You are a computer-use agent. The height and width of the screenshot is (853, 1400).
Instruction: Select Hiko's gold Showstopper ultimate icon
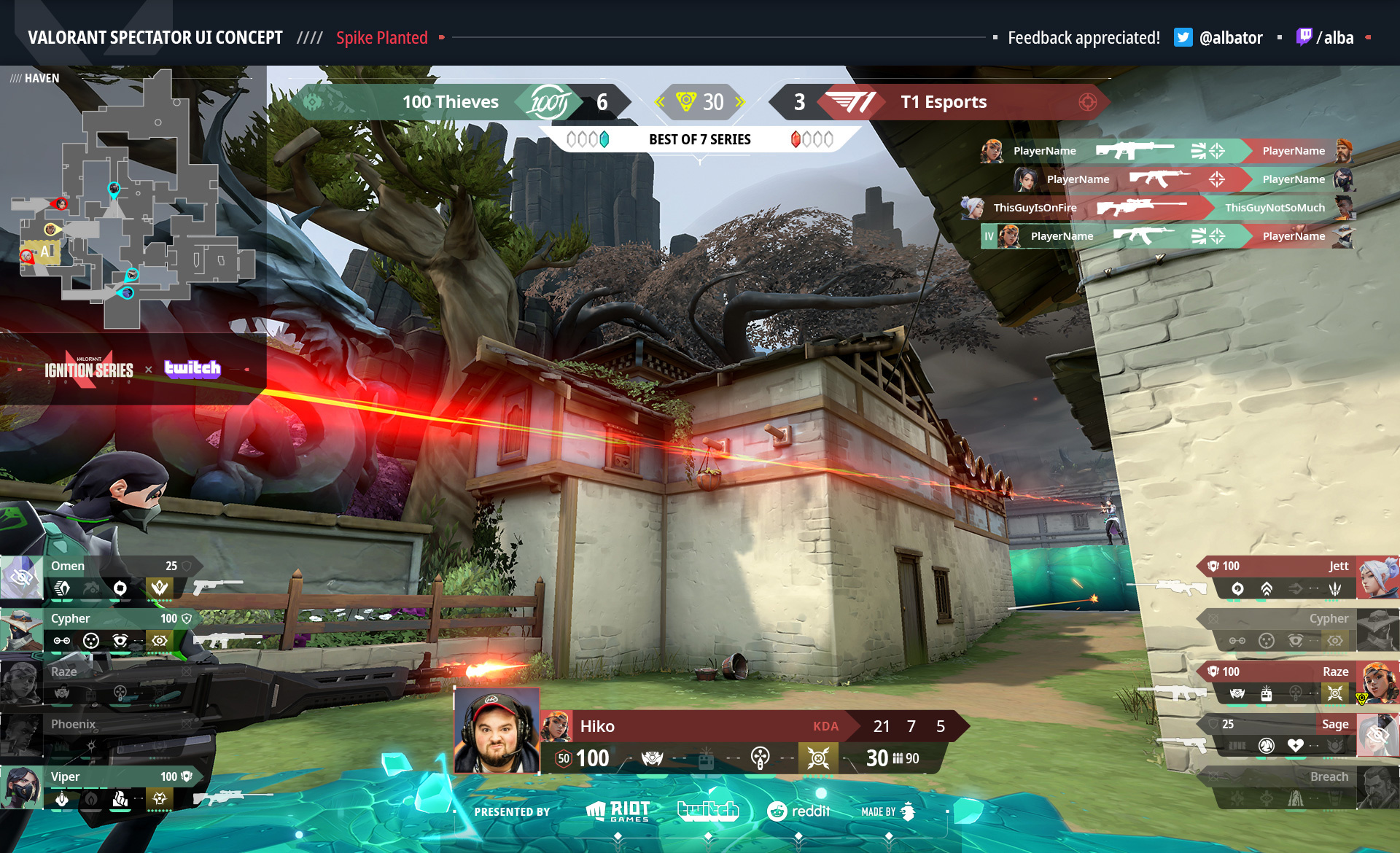click(x=817, y=757)
